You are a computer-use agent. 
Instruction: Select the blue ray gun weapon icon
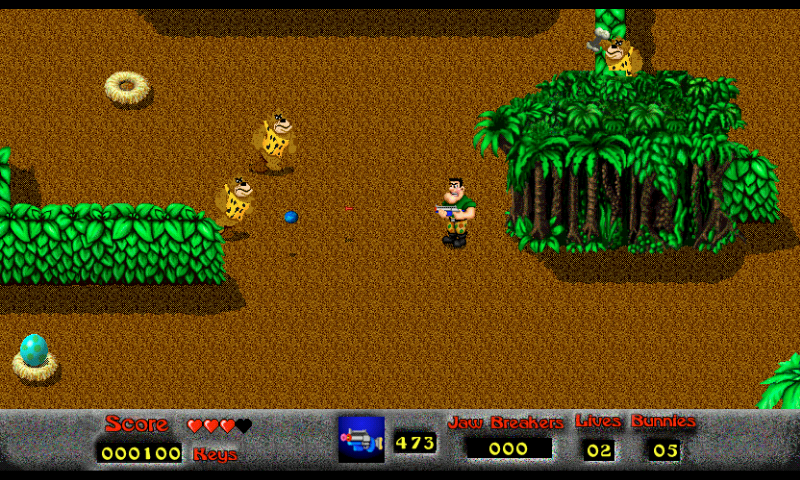(x=361, y=440)
